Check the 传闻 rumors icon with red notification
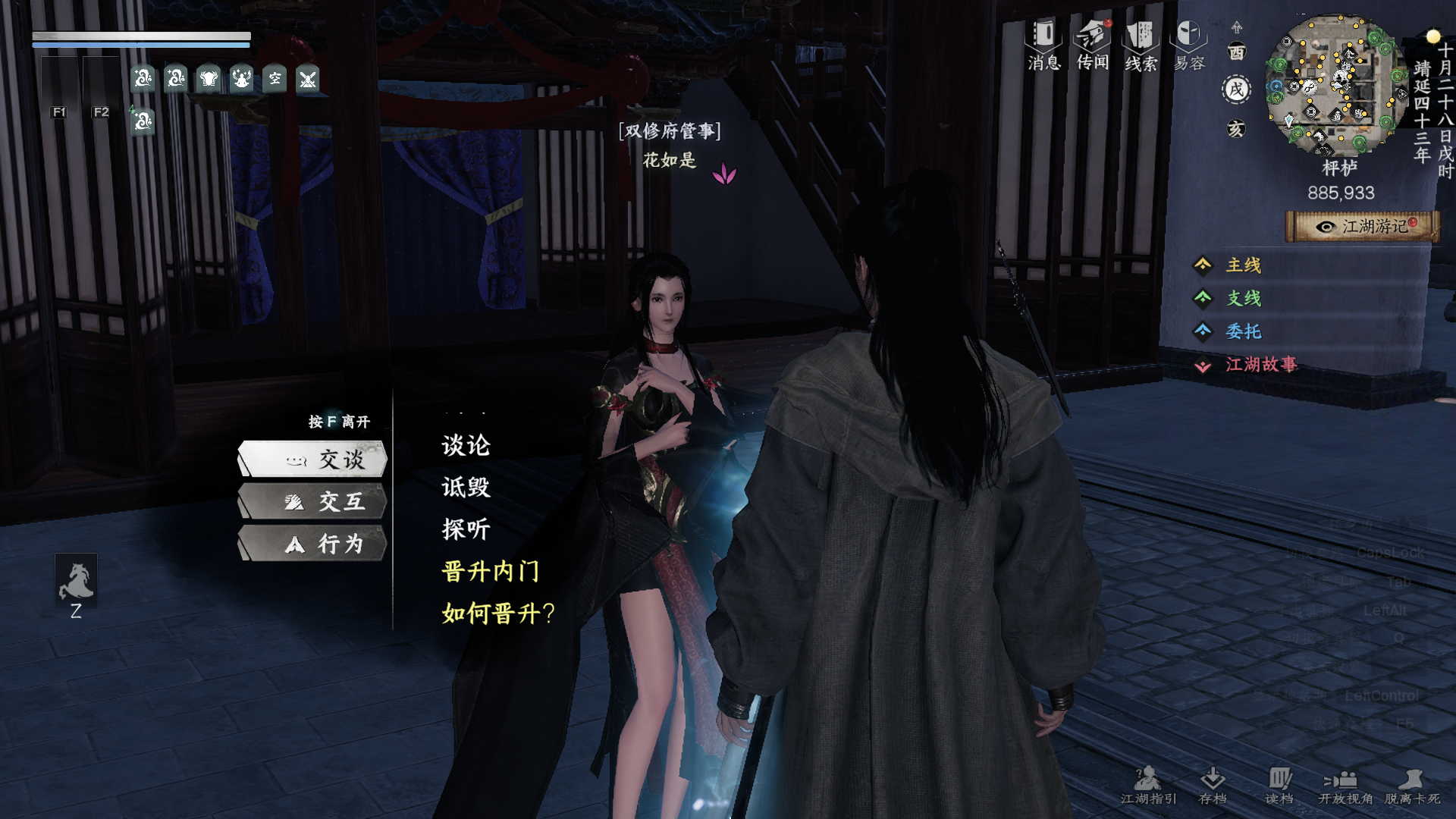Viewport: 1456px width, 819px height. click(1092, 34)
